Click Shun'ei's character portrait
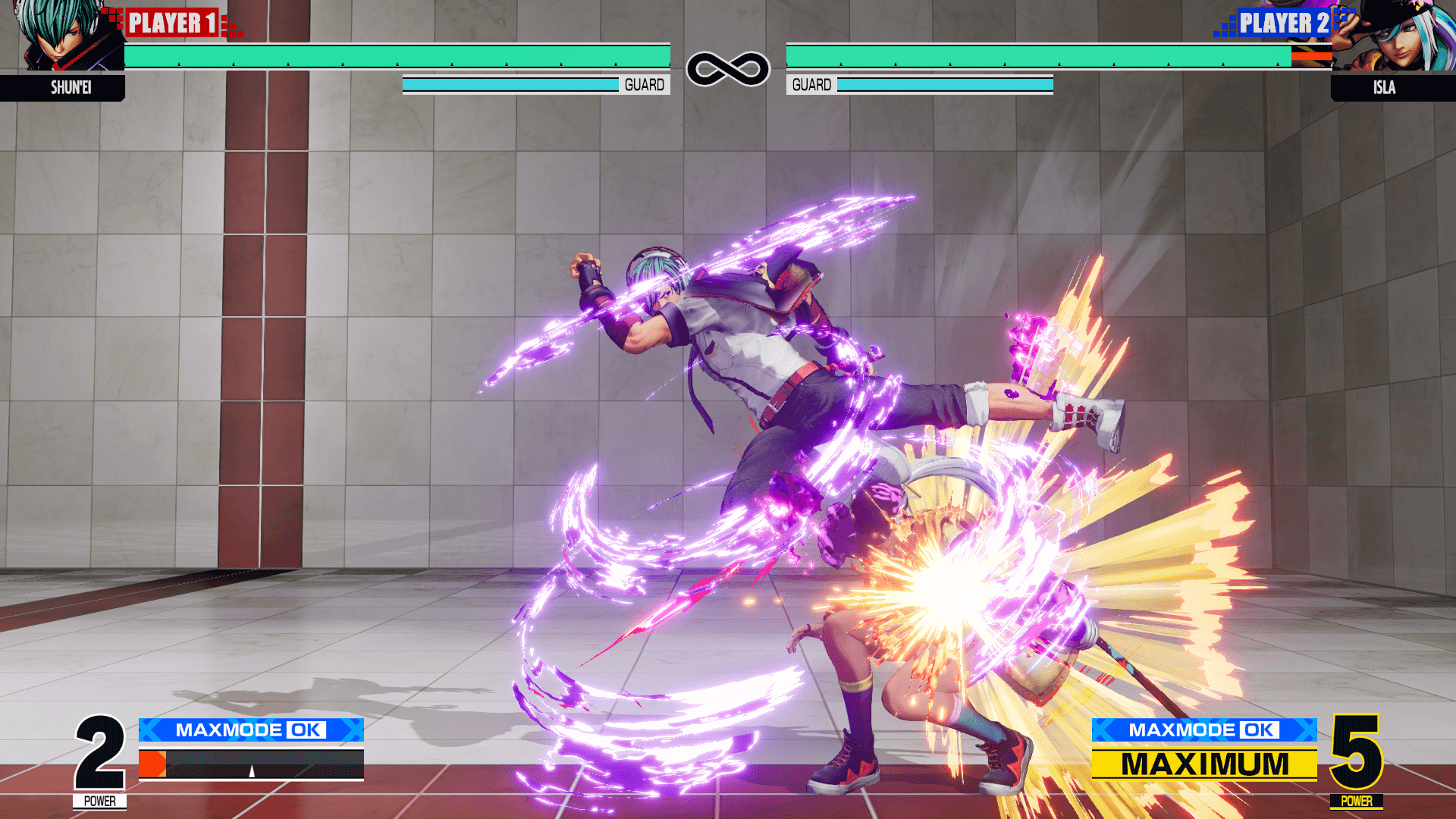The width and height of the screenshot is (1456, 819). (x=64, y=36)
